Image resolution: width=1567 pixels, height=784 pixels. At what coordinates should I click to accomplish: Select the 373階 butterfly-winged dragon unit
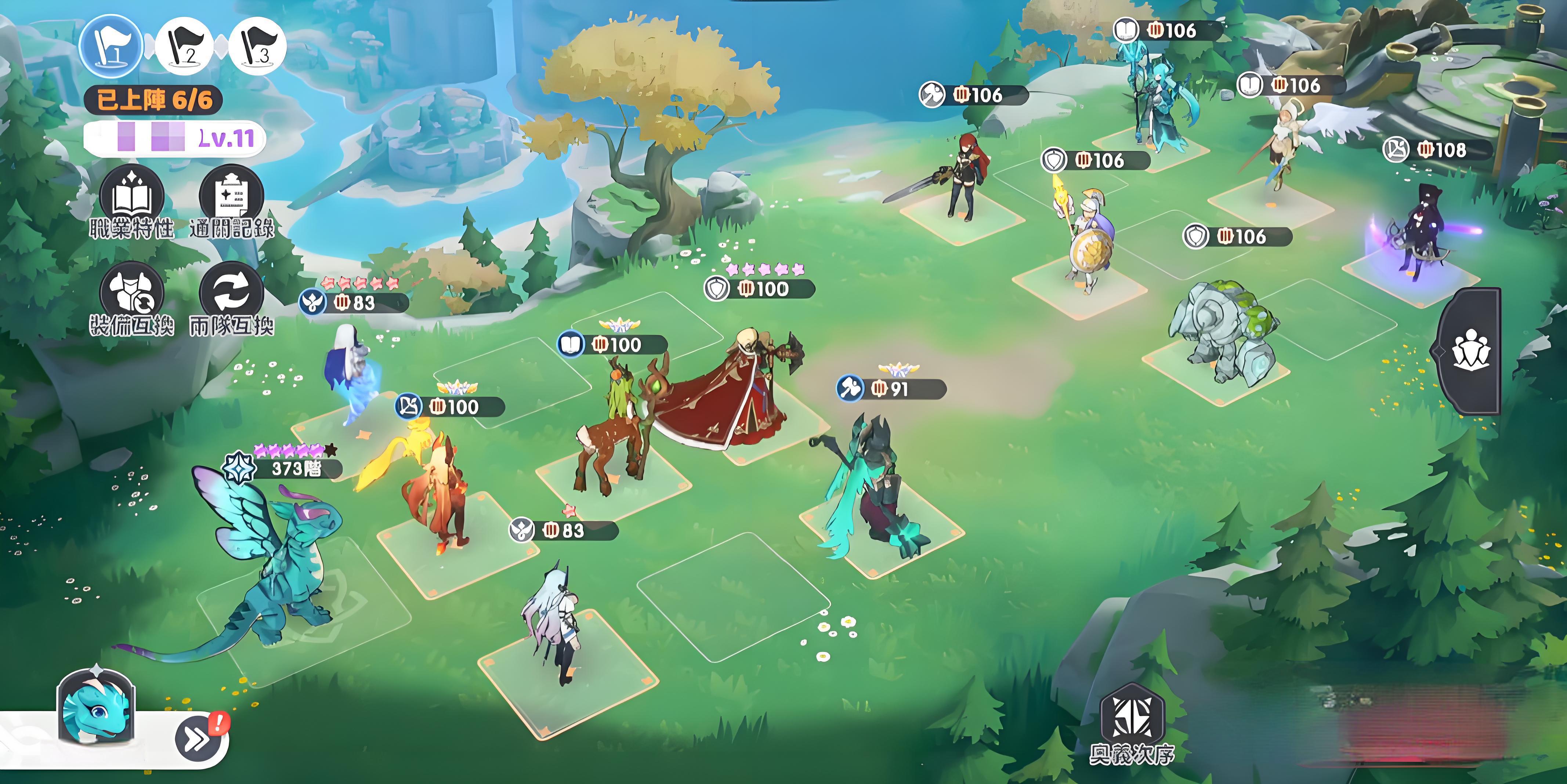pyautogui.click(x=274, y=560)
